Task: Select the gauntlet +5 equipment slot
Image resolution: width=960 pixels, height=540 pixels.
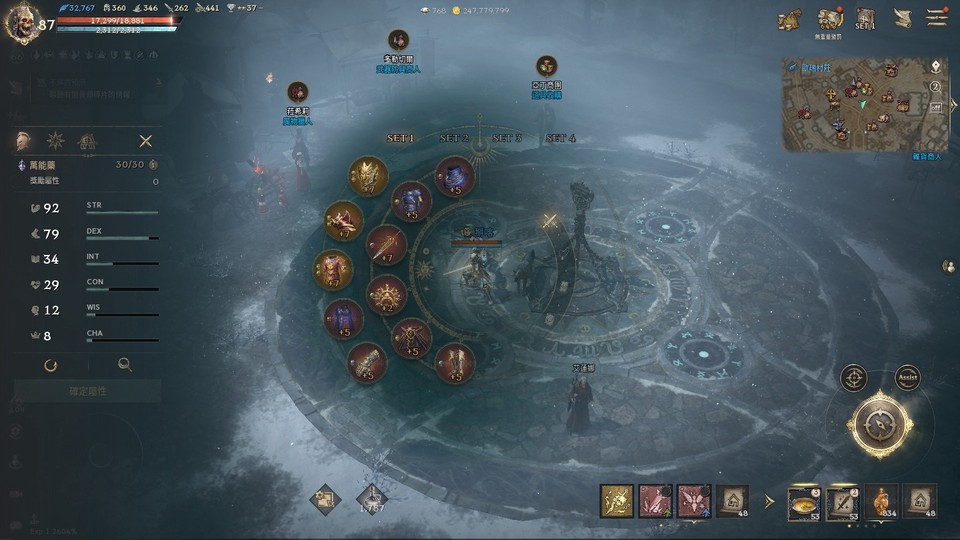Action: (x=367, y=362)
